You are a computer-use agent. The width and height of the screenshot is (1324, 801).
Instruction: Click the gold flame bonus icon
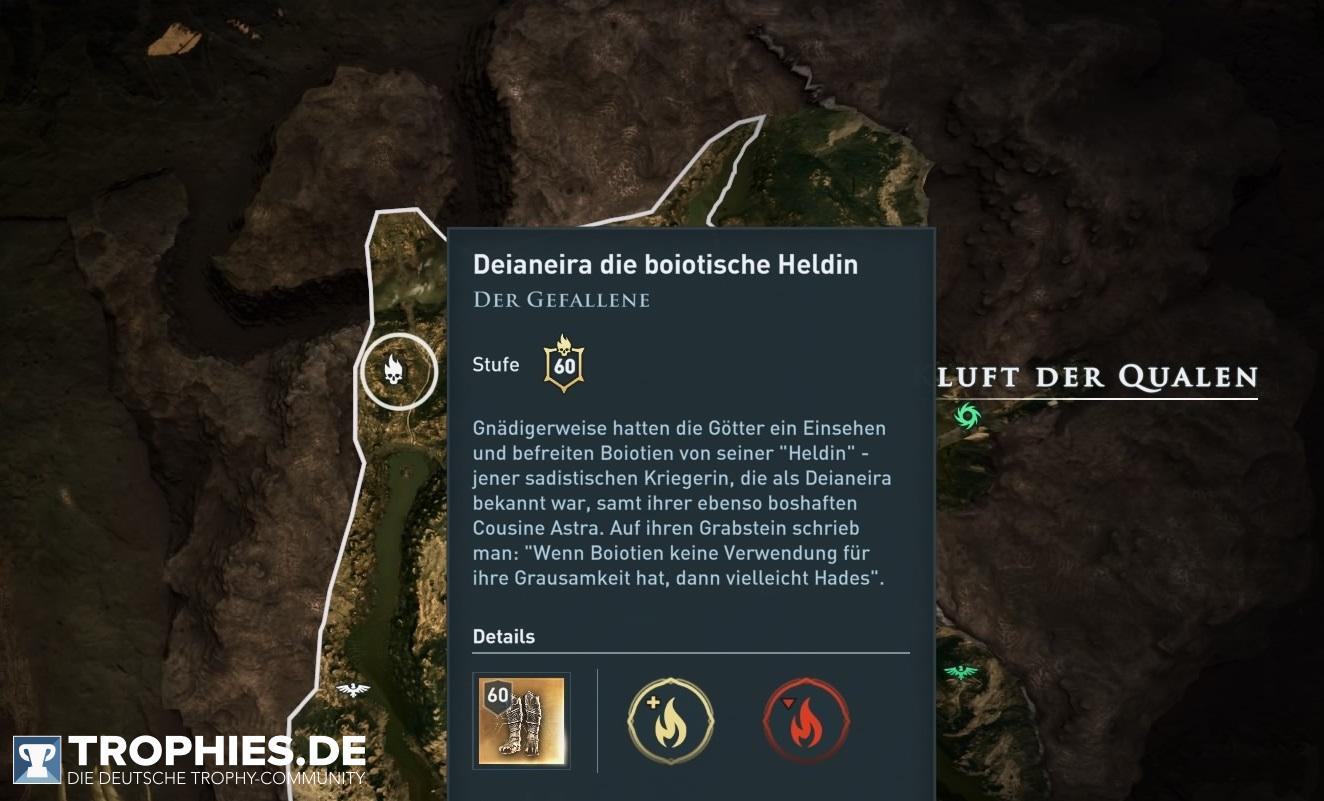pos(670,720)
